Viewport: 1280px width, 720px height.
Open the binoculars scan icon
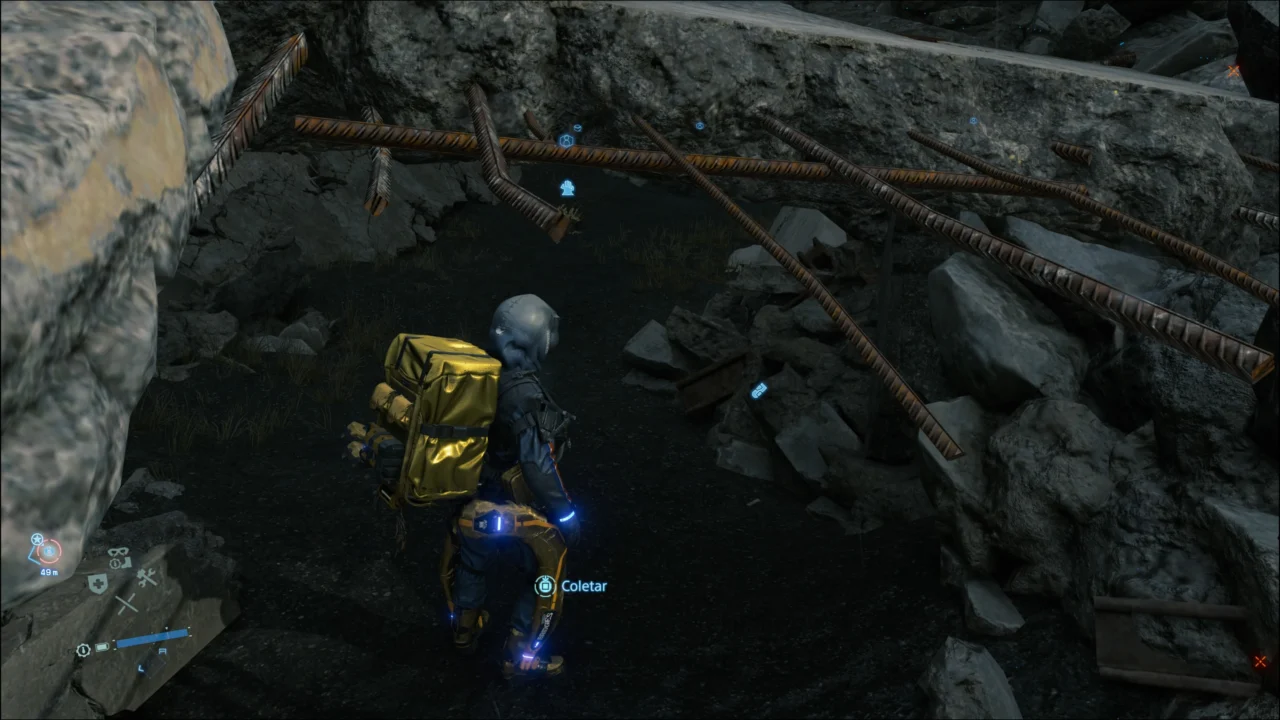click(x=118, y=552)
